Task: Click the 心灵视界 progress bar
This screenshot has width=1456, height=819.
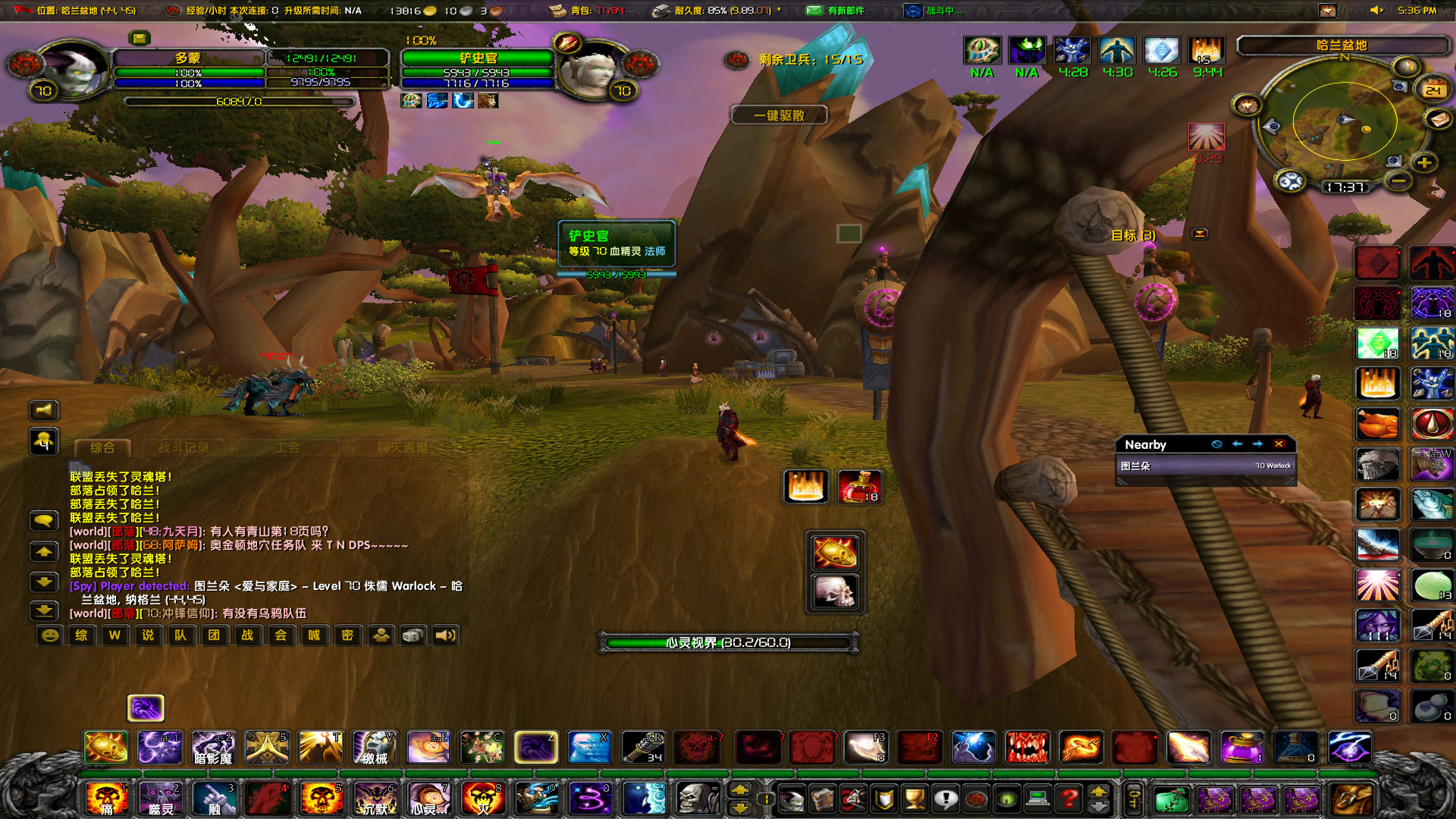Action: [x=728, y=642]
